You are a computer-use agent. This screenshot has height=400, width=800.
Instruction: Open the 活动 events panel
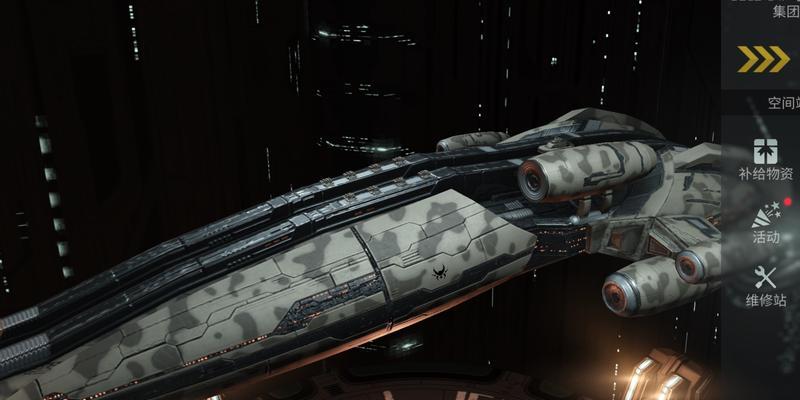point(765,222)
